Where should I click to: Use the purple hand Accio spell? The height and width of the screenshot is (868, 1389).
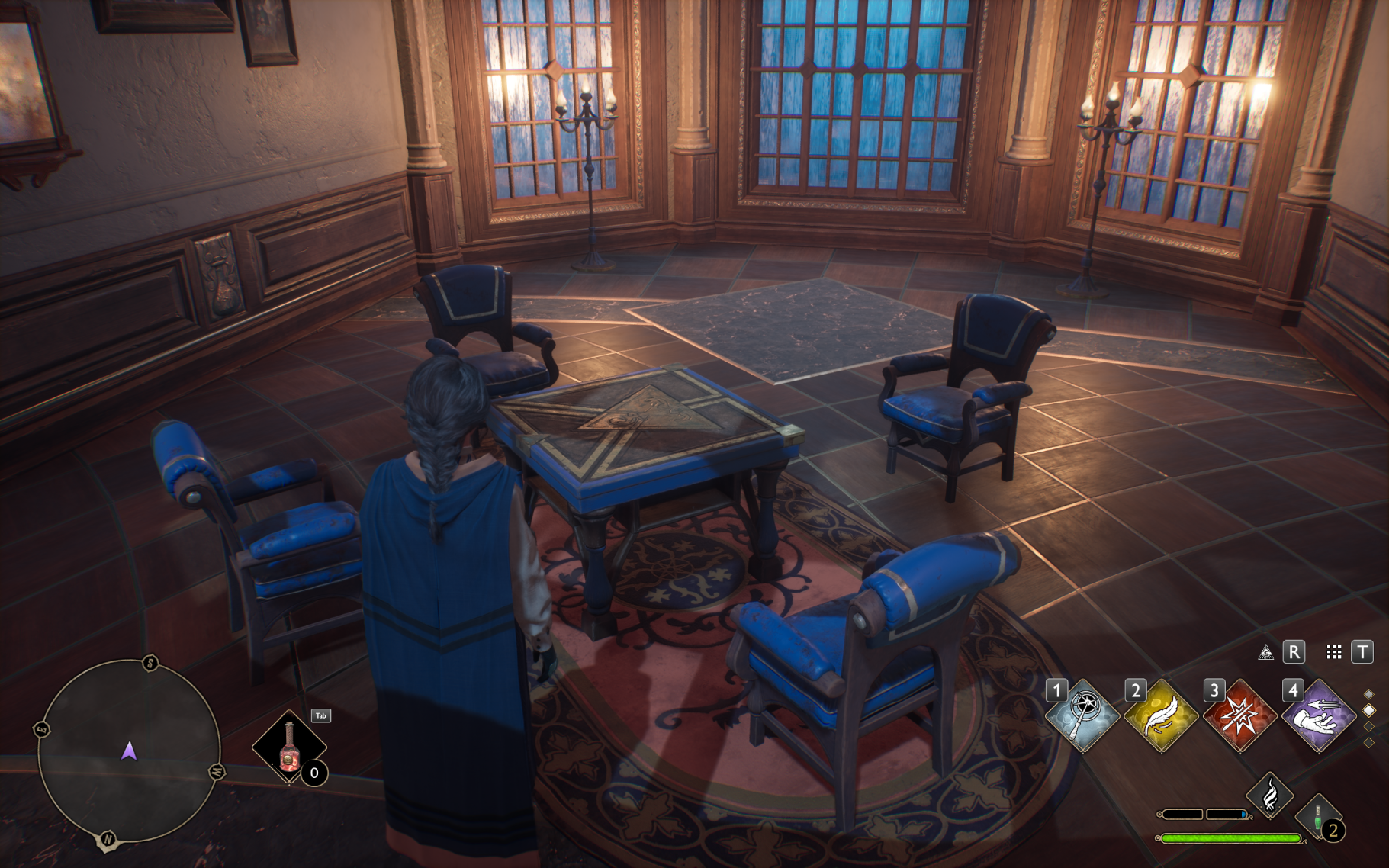click(1319, 715)
